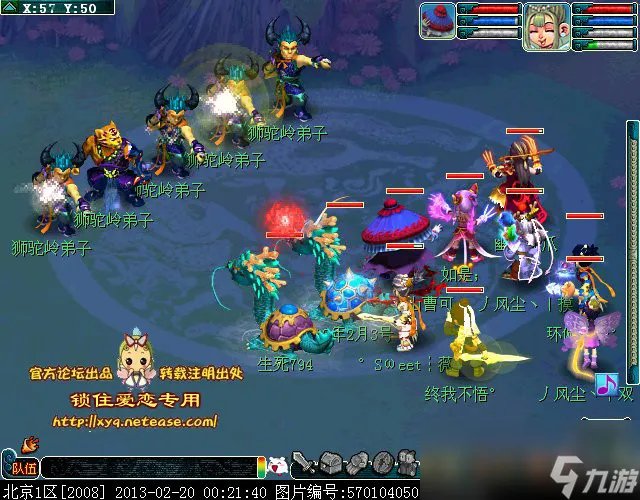This screenshot has width=640, height=500.
Task: Open the treasure chest inventory icon
Action: click(334, 464)
